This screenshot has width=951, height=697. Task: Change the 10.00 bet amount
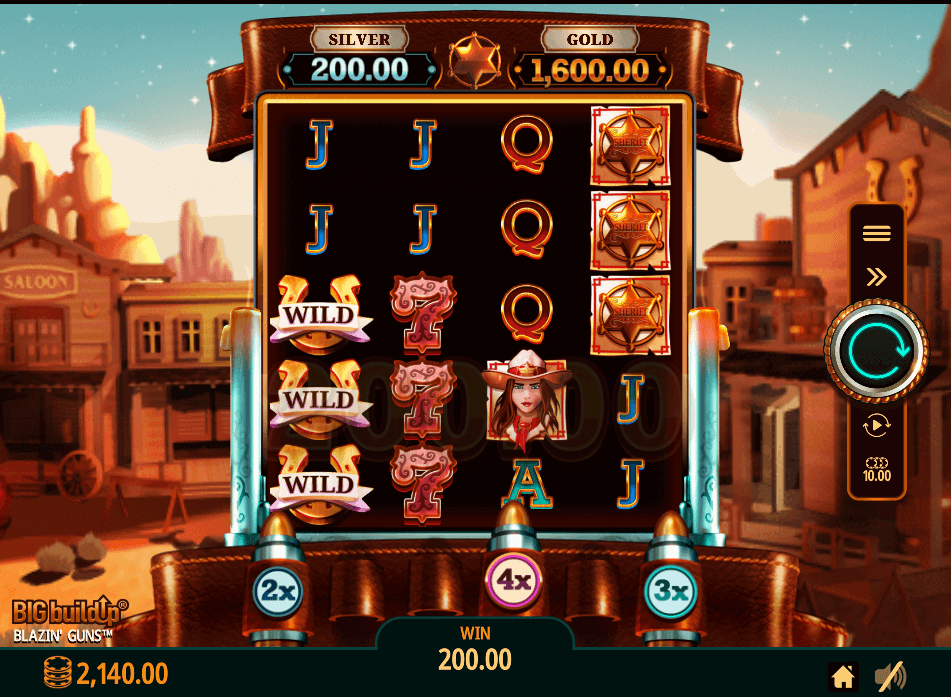[876, 470]
